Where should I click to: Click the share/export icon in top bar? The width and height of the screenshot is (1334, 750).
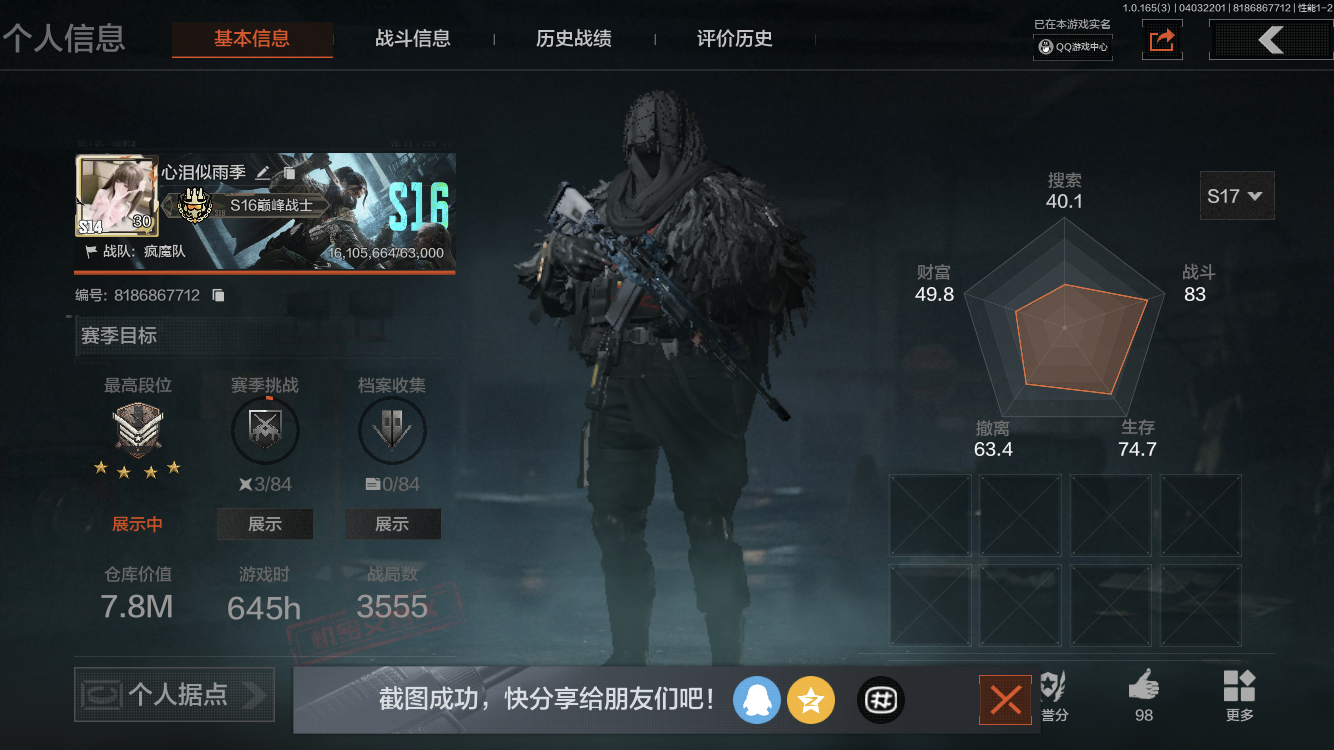(1161, 40)
